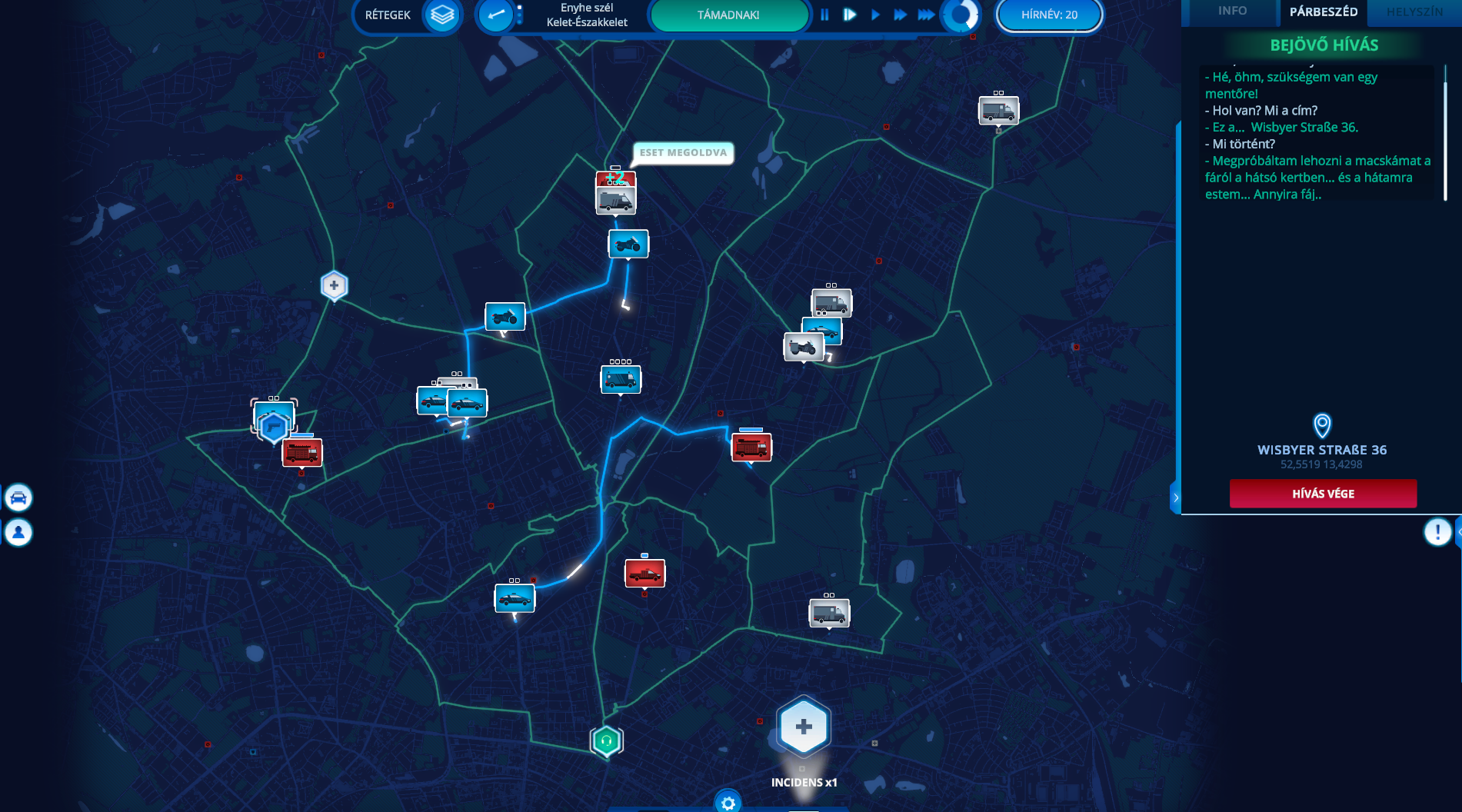Click the exclamation alert icon on right edge
This screenshot has width=1462, height=812.
click(x=1438, y=531)
